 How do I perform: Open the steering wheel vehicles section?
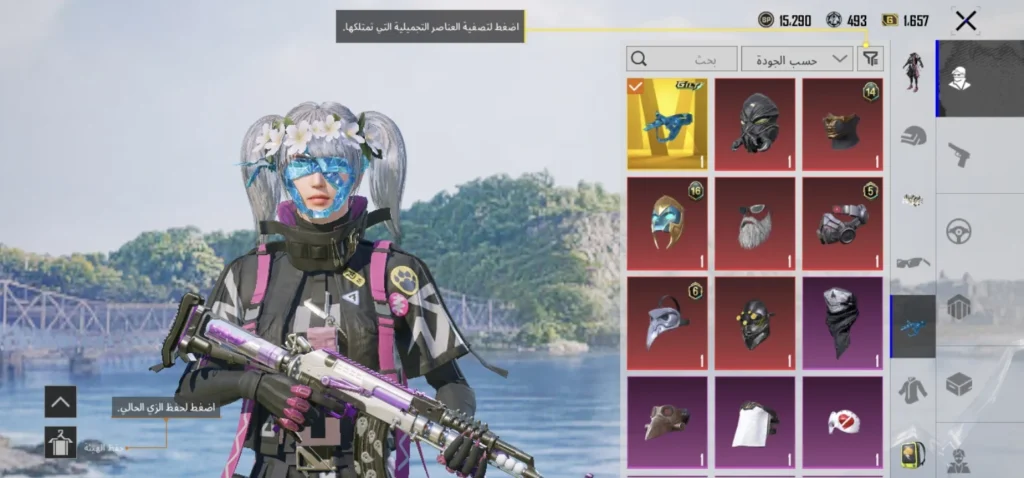click(959, 231)
